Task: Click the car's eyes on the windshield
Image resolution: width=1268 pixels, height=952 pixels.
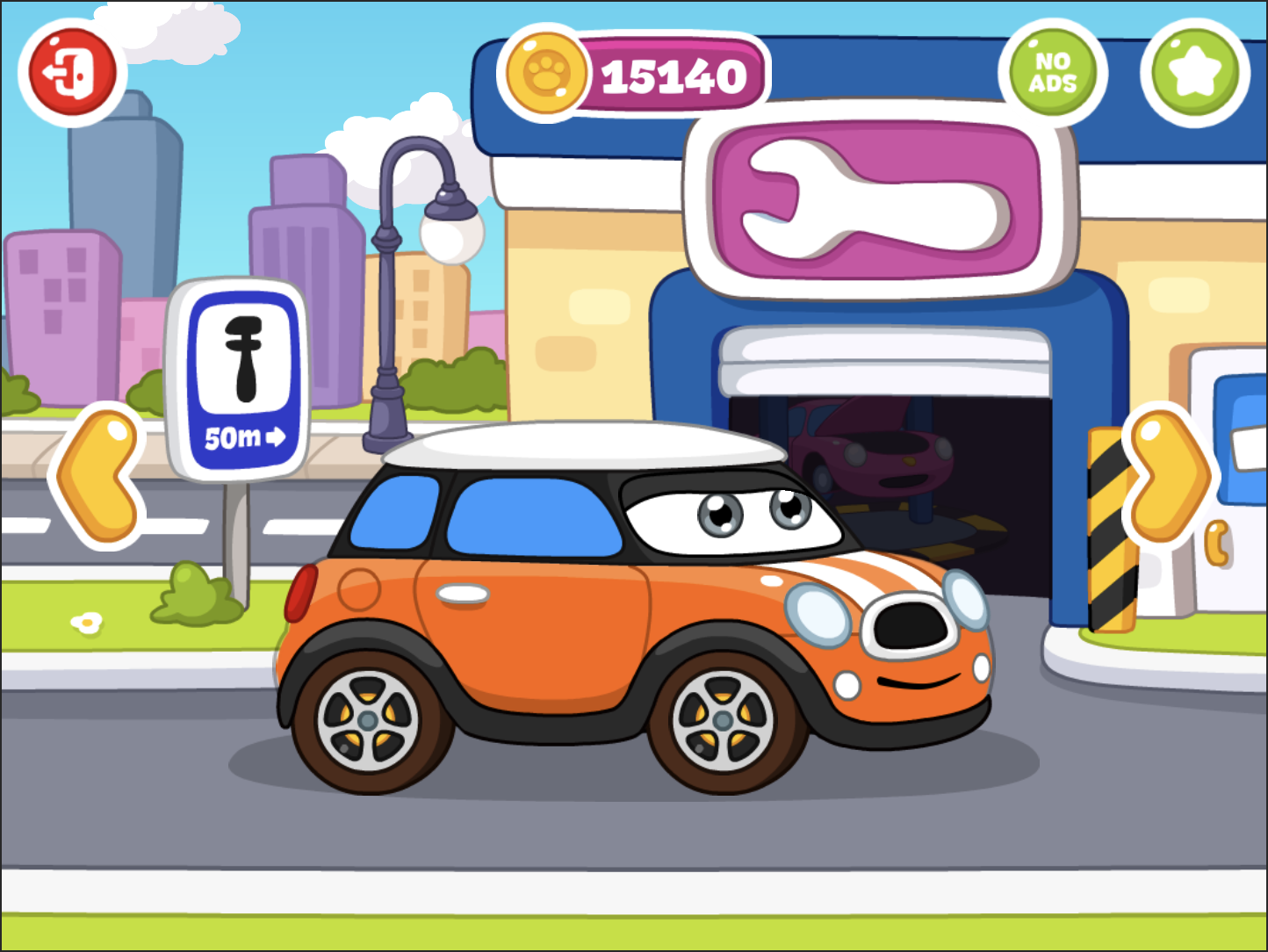Action: [755, 514]
